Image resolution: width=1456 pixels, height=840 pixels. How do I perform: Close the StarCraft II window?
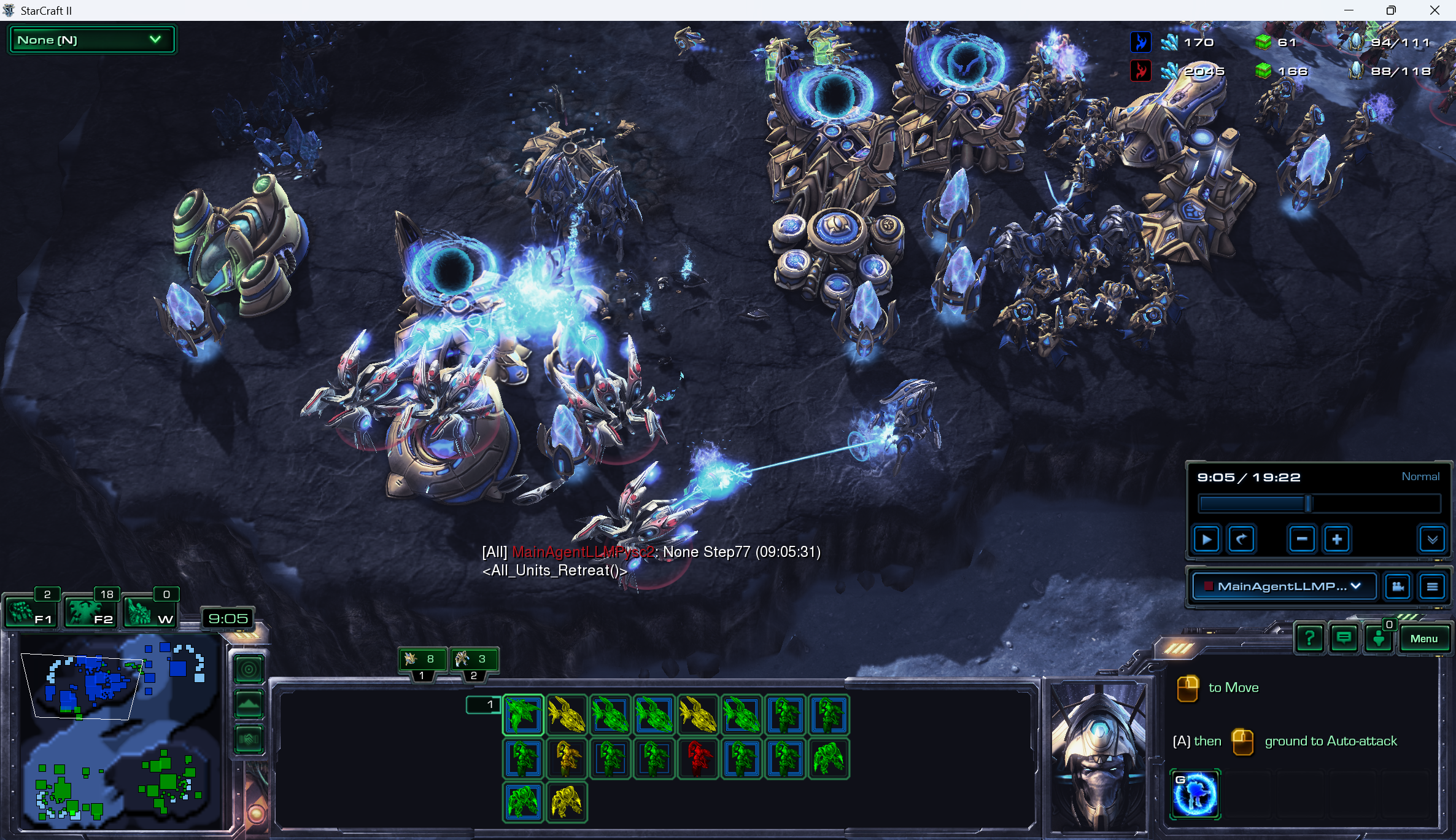[x=1435, y=10]
